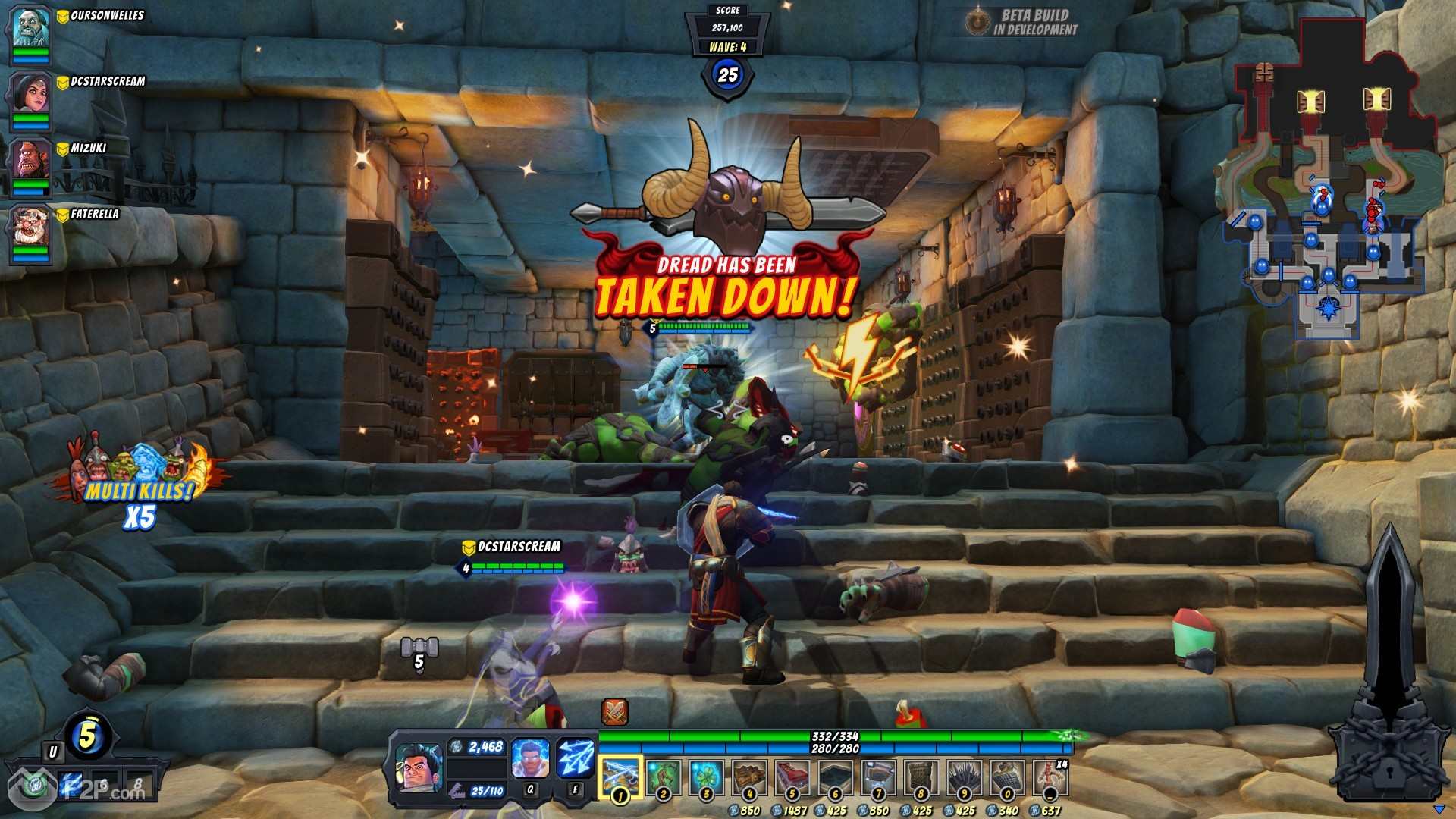Select teammate DCStarscream portrait in party list
Viewport: 1456px width, 819px height.
pyautogui.click(x=30, y=94)
